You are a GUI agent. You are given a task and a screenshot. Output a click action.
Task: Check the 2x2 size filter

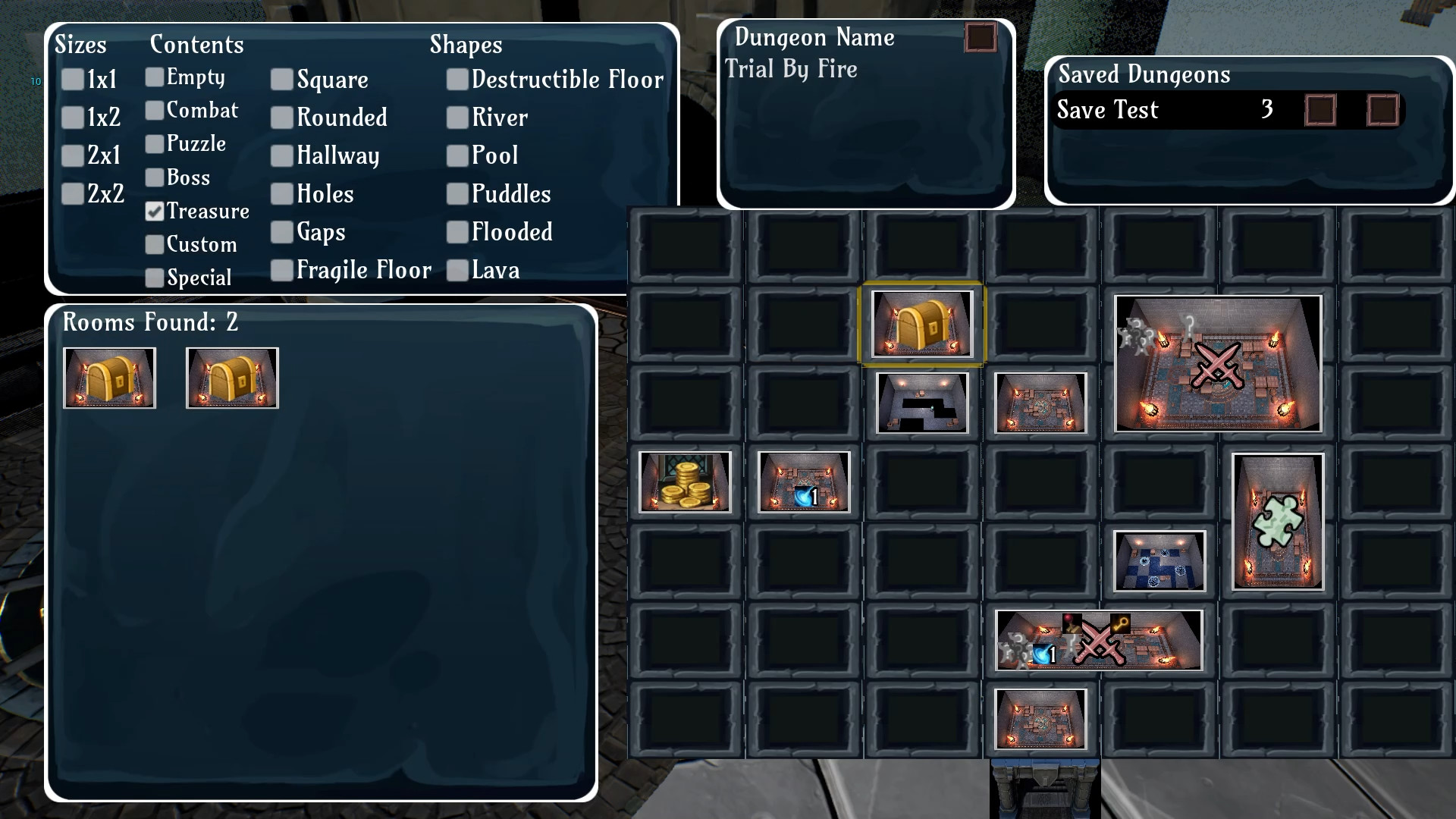[x=72, y=194]
